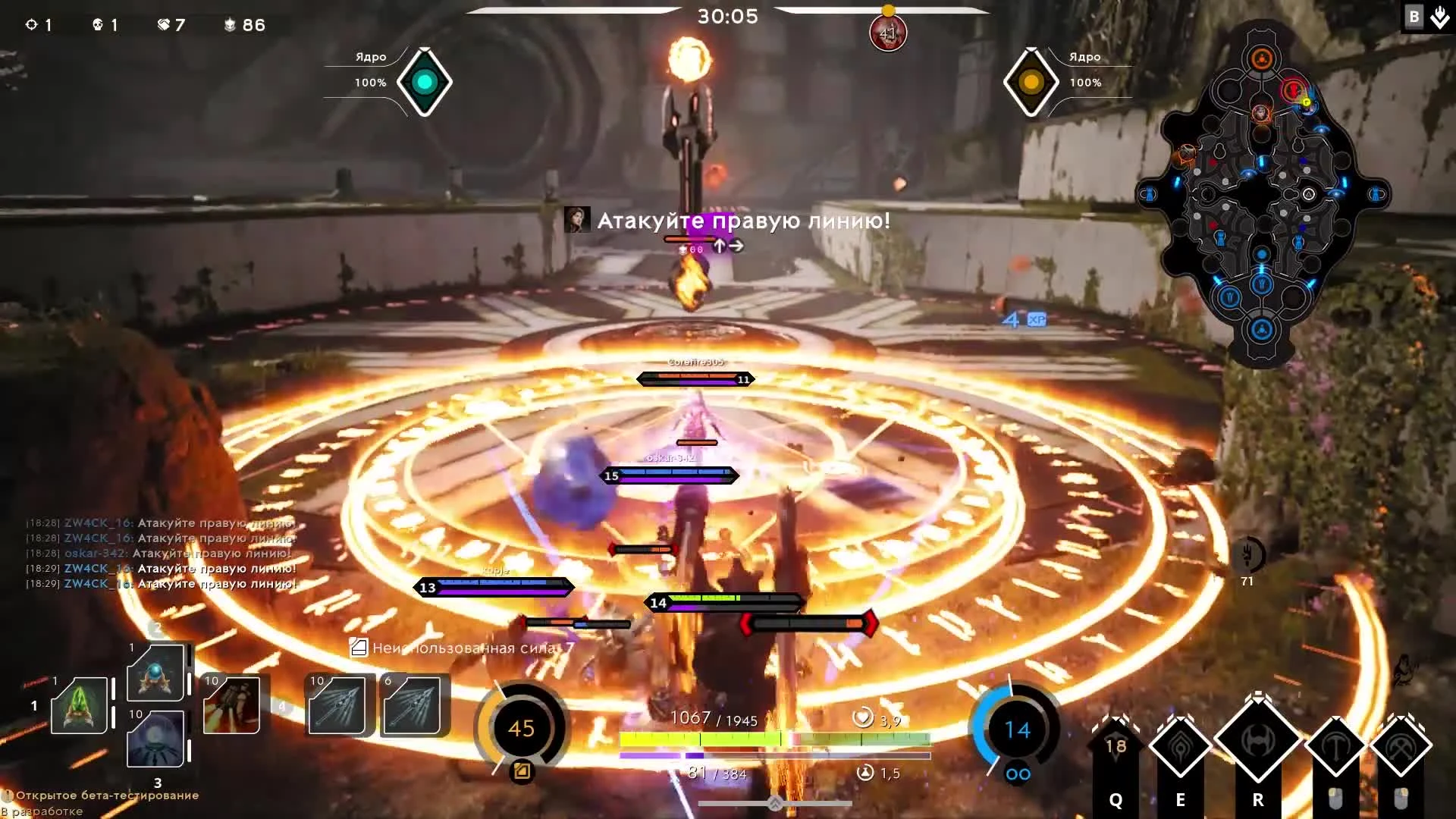1456x819 pixels.
Task: Click the gold card icon under the 45 counter
Action: tap(520, 770)
